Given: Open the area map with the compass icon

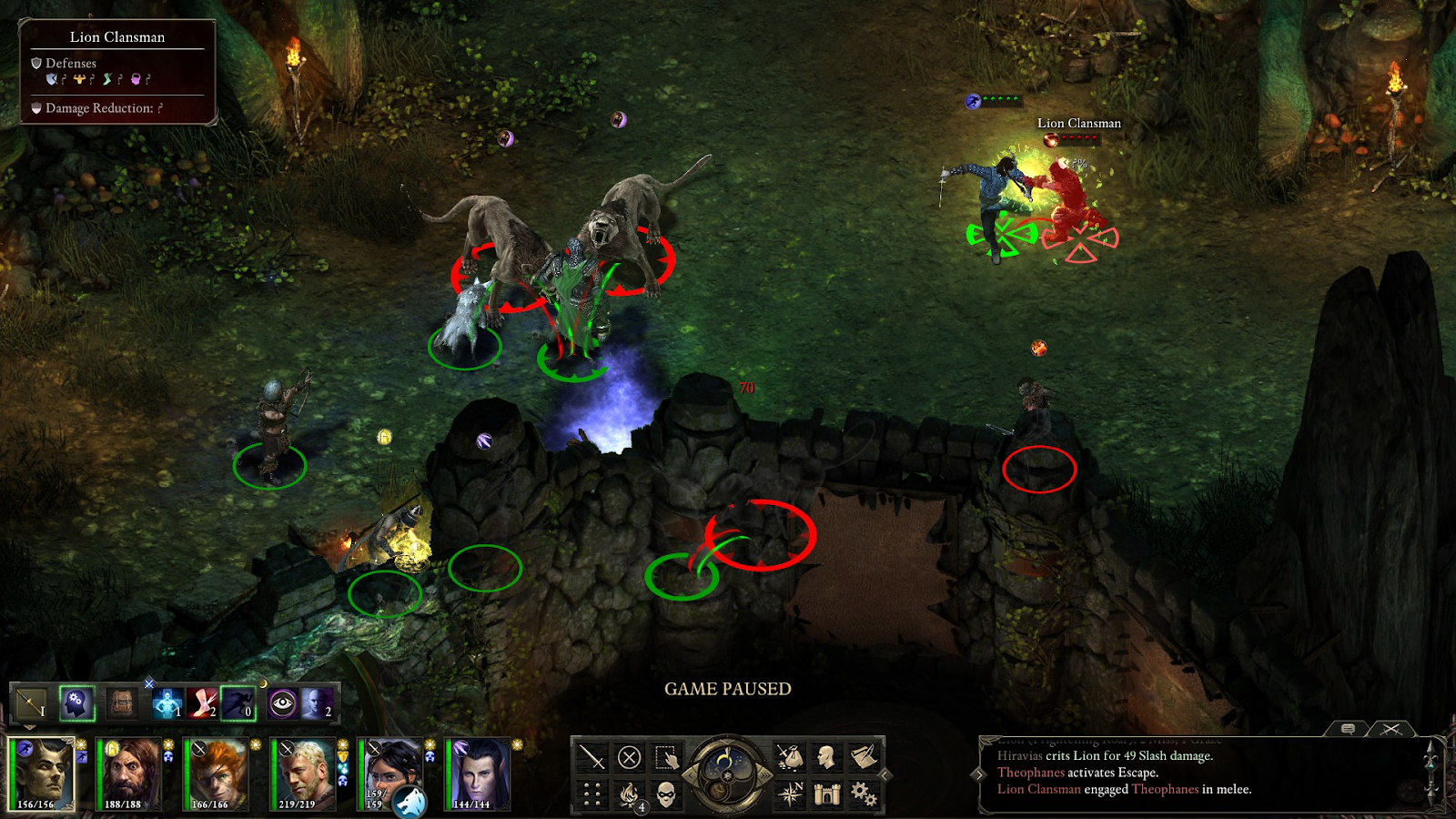Looking at the screenshot, I should (792, 793).
